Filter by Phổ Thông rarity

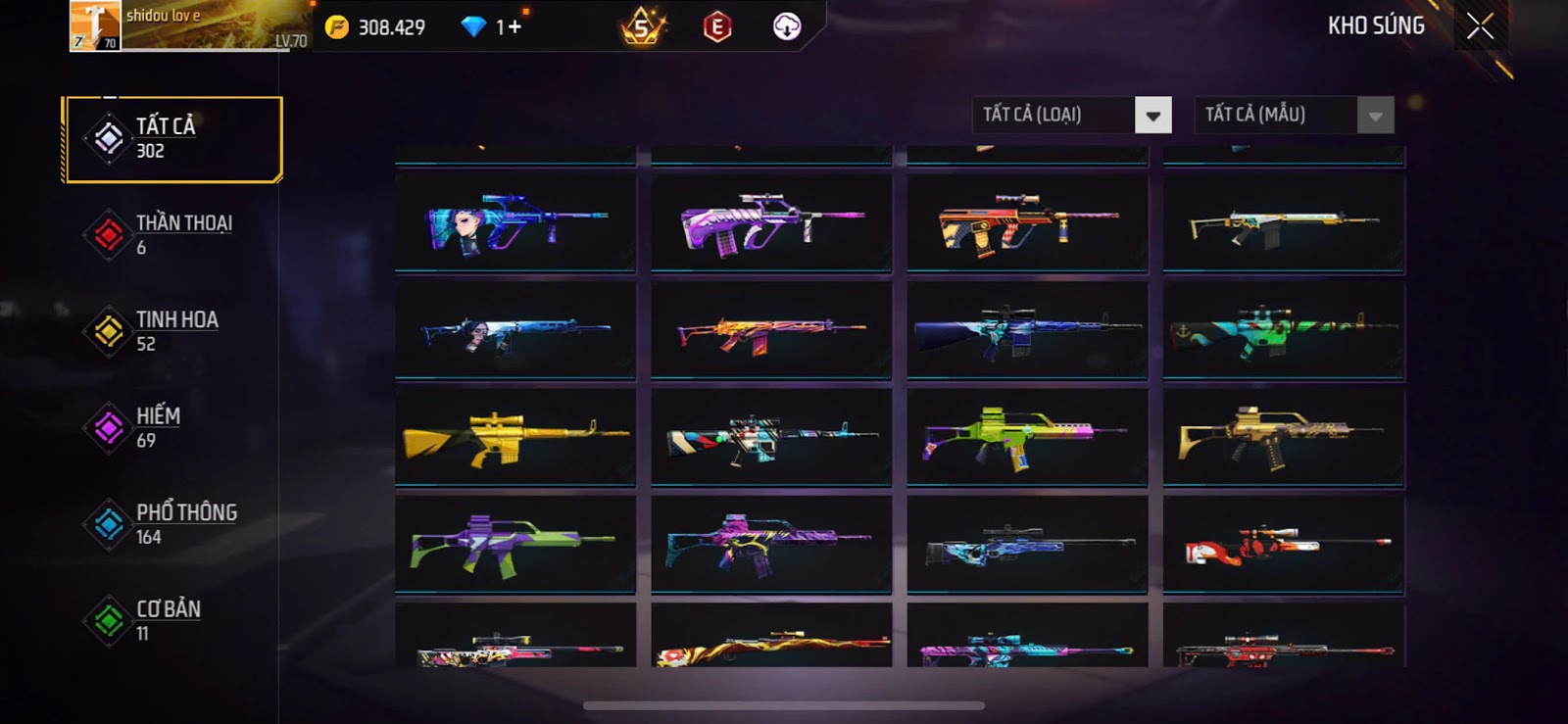click(x=172, y=524)
